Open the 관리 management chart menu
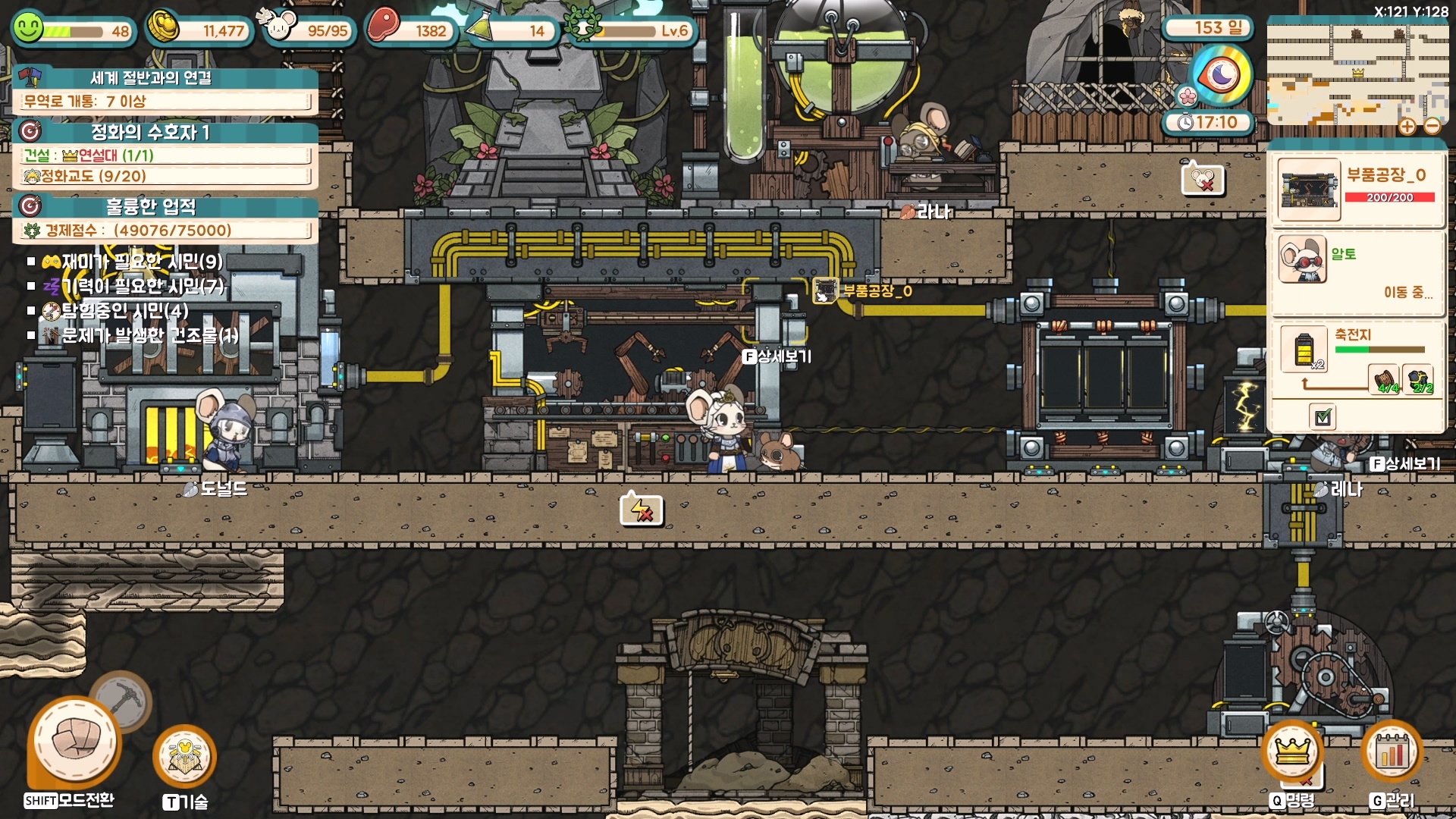 1392,752
